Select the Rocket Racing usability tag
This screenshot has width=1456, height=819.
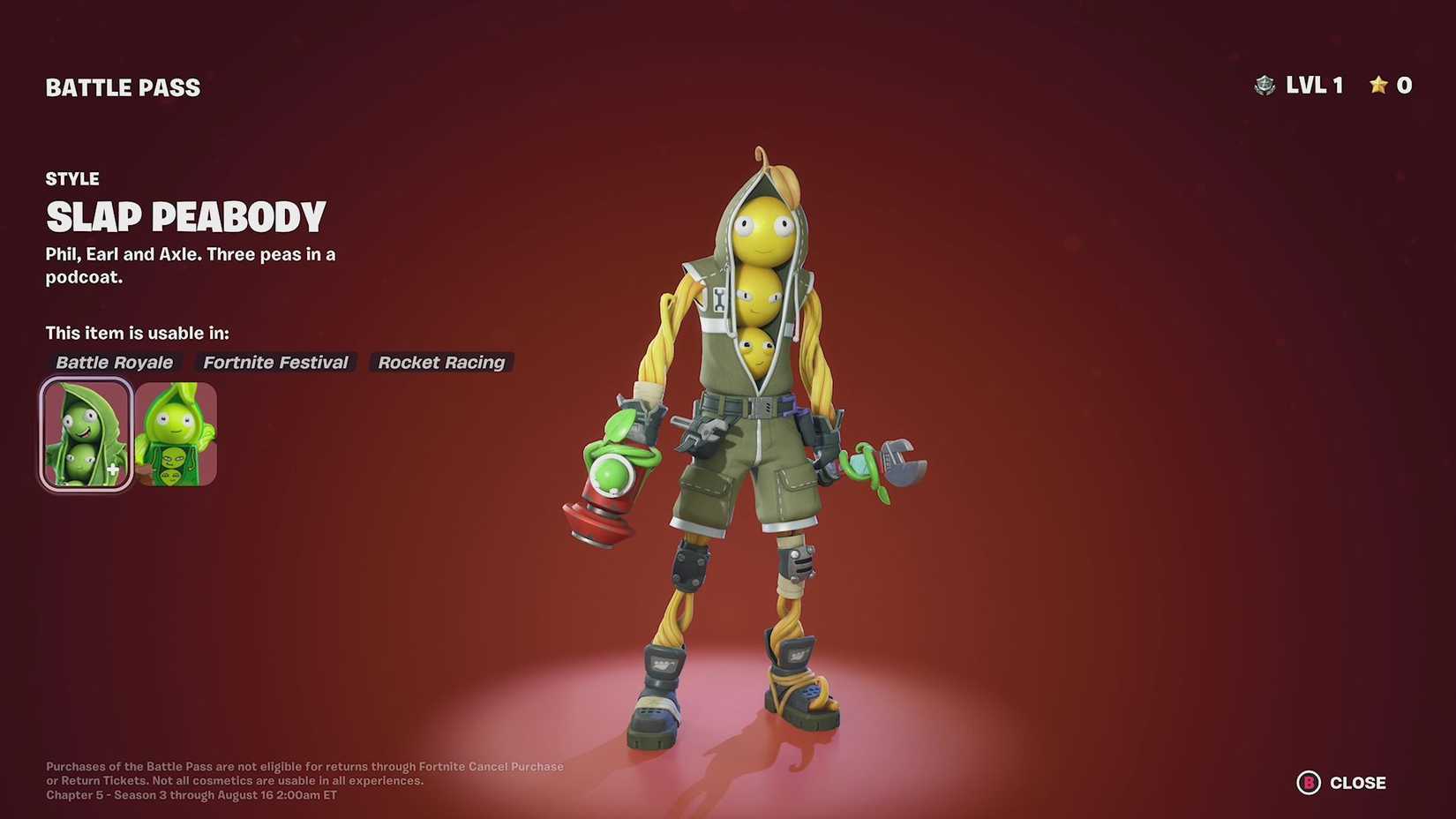pos(441,362)
